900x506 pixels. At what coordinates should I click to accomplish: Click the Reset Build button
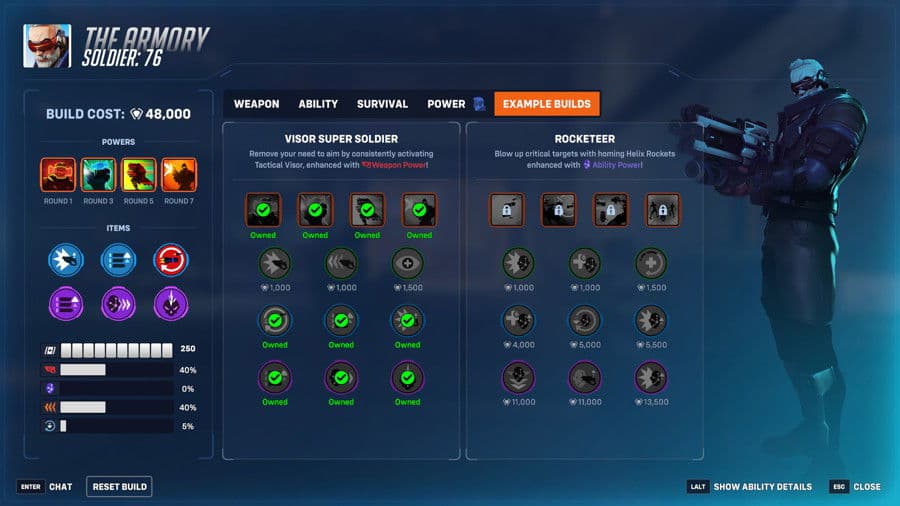119,487
